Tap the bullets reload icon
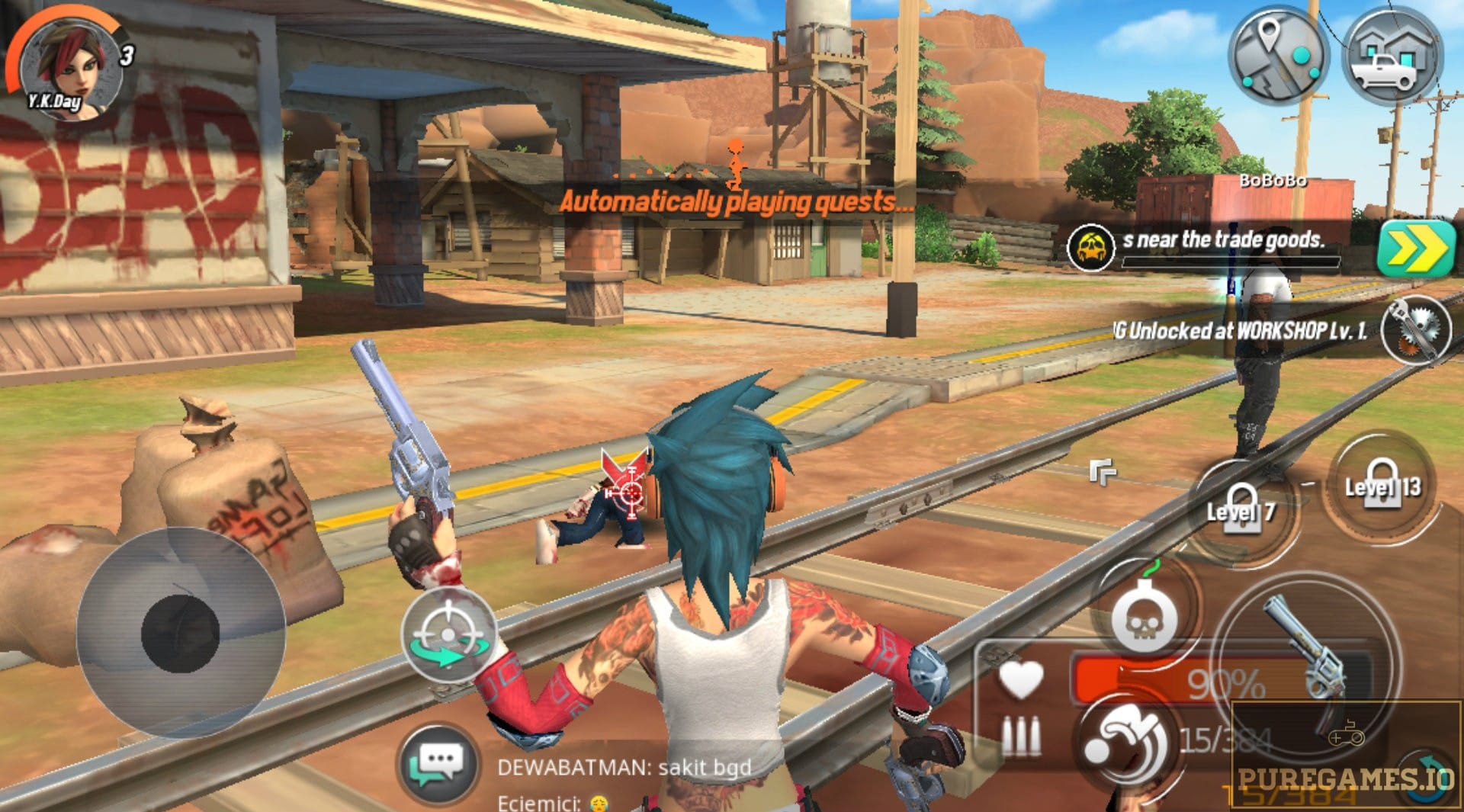Image resolution: width=1464 pixels, height=812 pixels. 1021,736
